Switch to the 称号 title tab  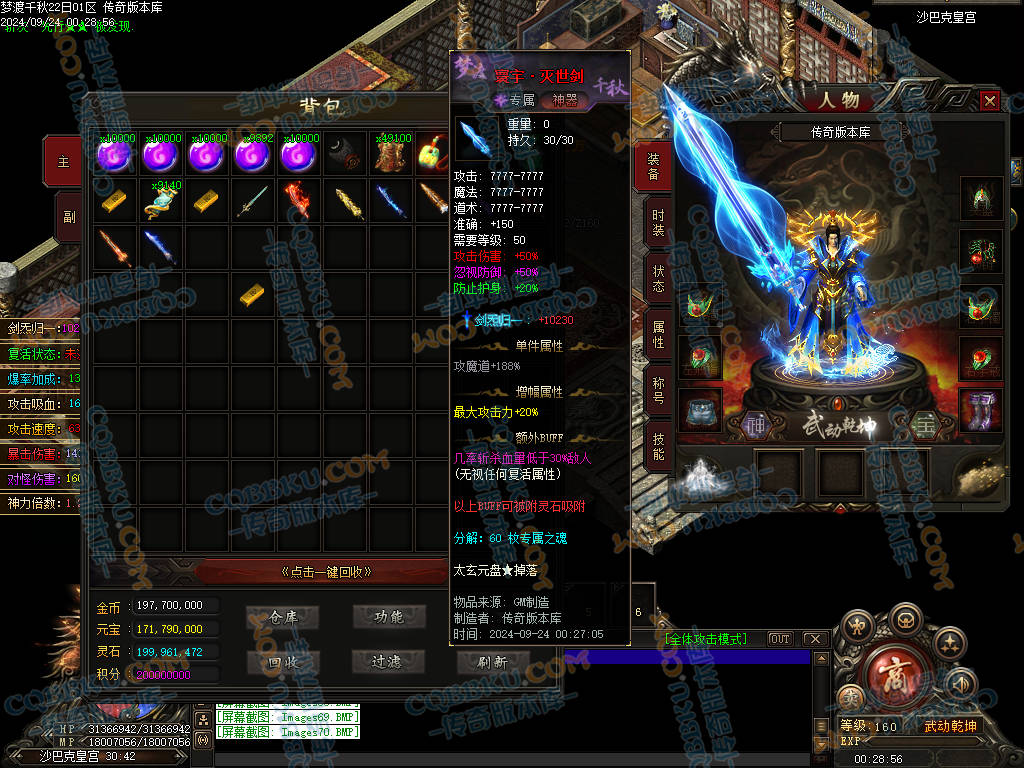tap(656, 390)
